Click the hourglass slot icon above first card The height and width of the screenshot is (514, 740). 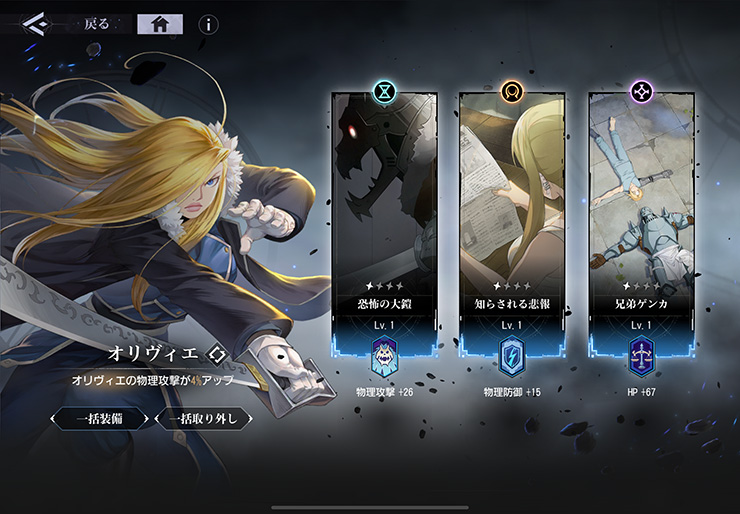(385, 92)
